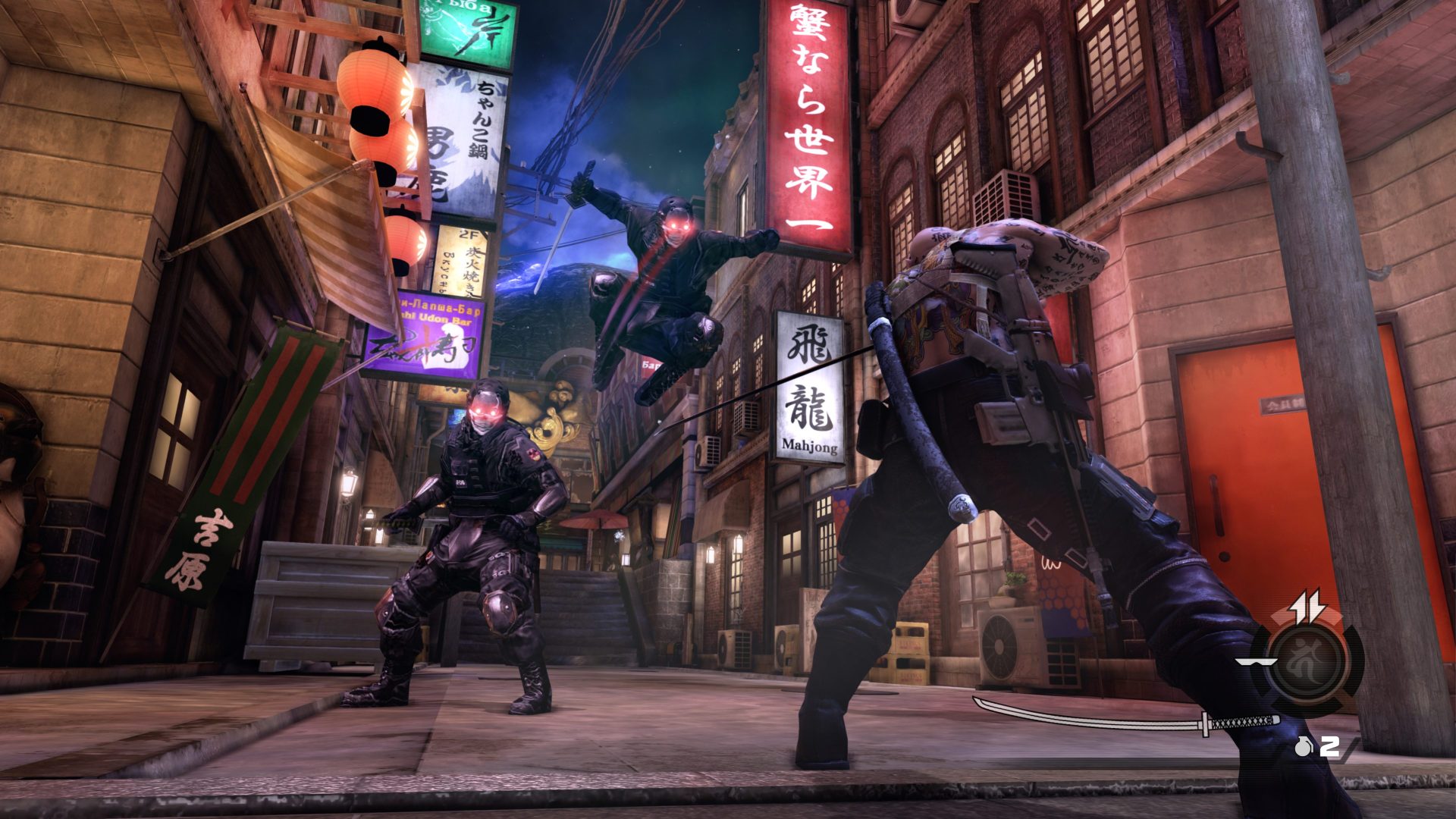Select the white blade icon left of the ability circle
The image size is (1456, 819).
[1254, 663]
